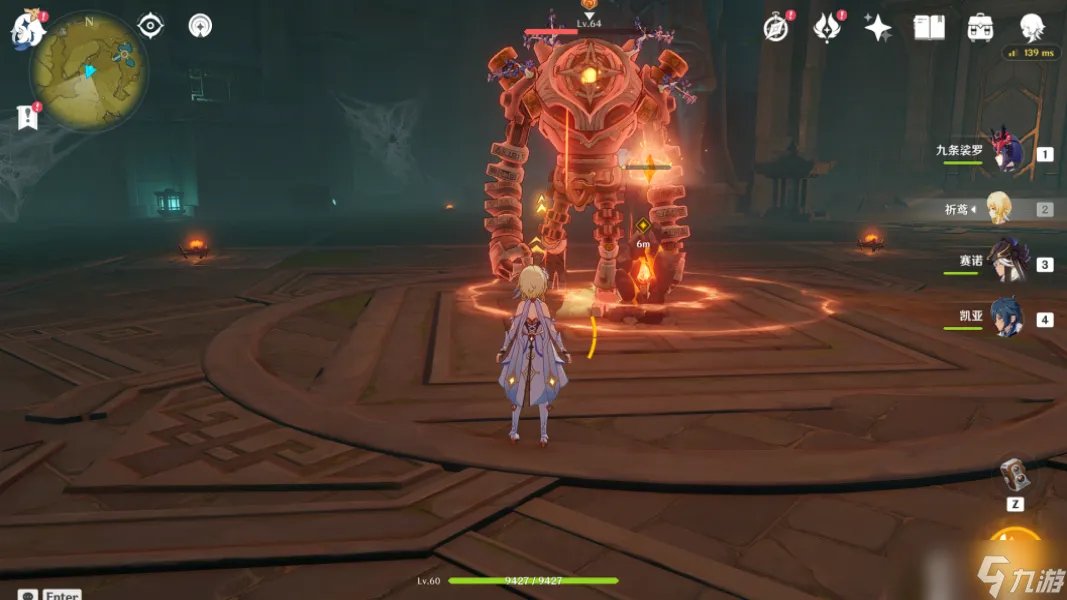
Task: Click the round icon right of the eye
Action: [x=200, y=26]
